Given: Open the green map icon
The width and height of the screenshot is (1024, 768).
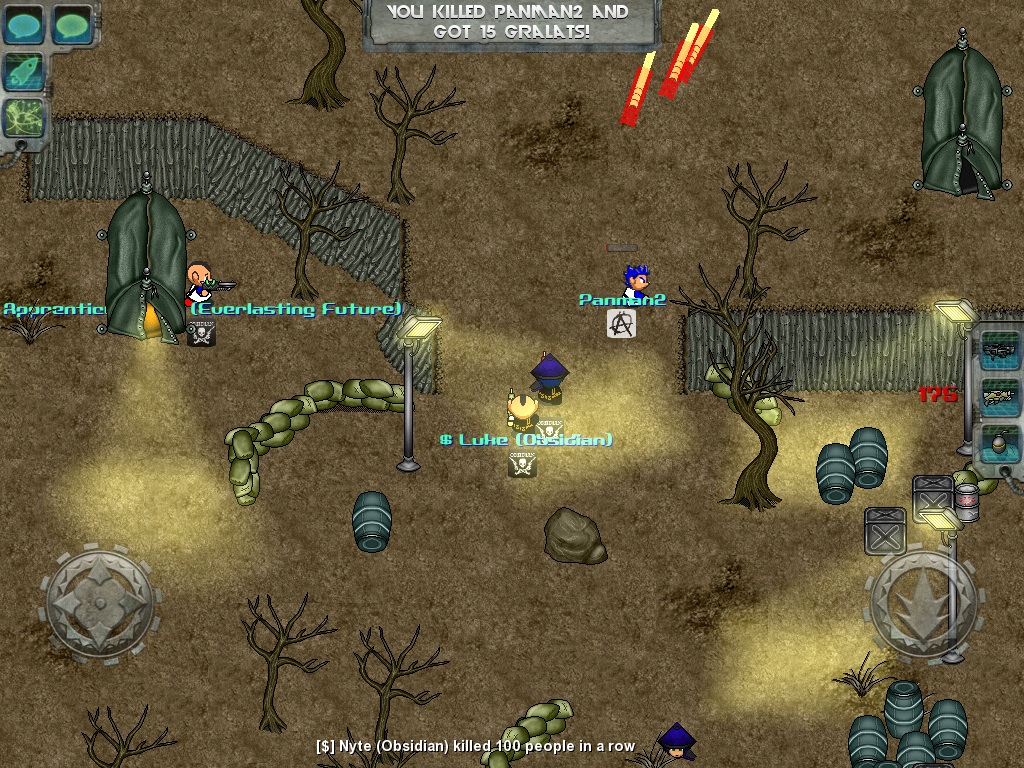Looking at the screenshot, I should [x=23, y=119].
